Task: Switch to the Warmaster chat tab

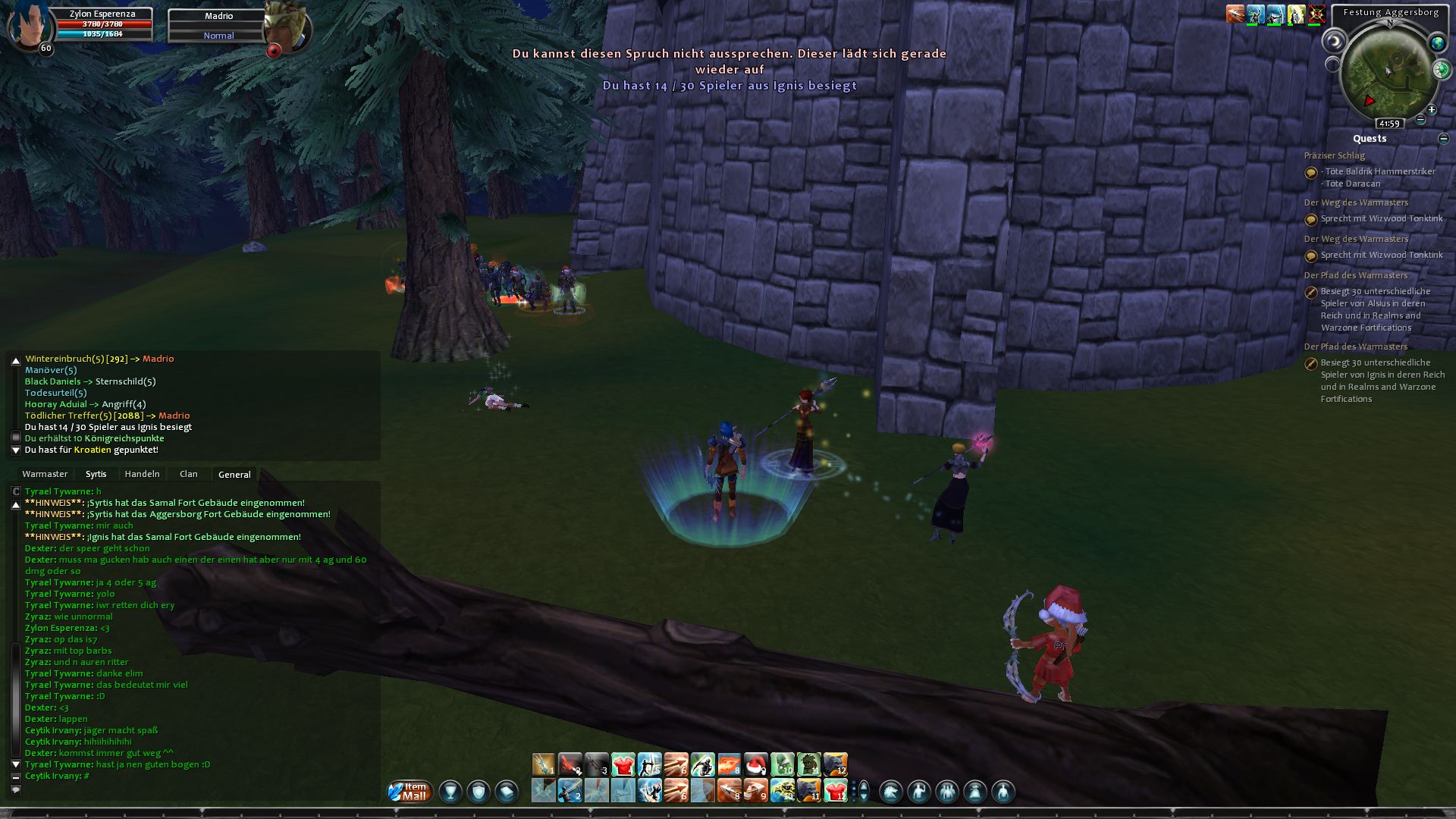Action: click(45, 474)
